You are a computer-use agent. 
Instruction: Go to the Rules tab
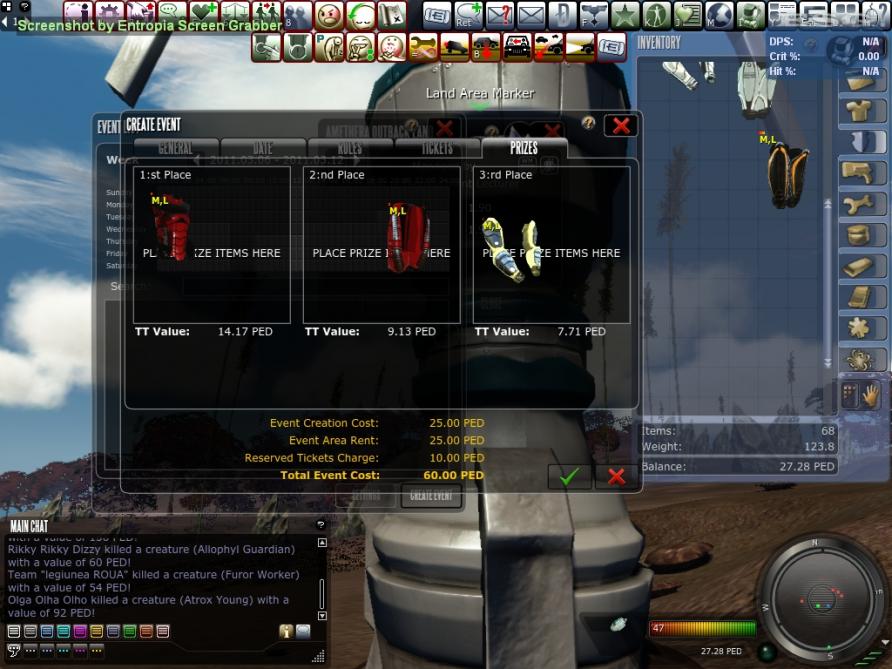(350, 148)
